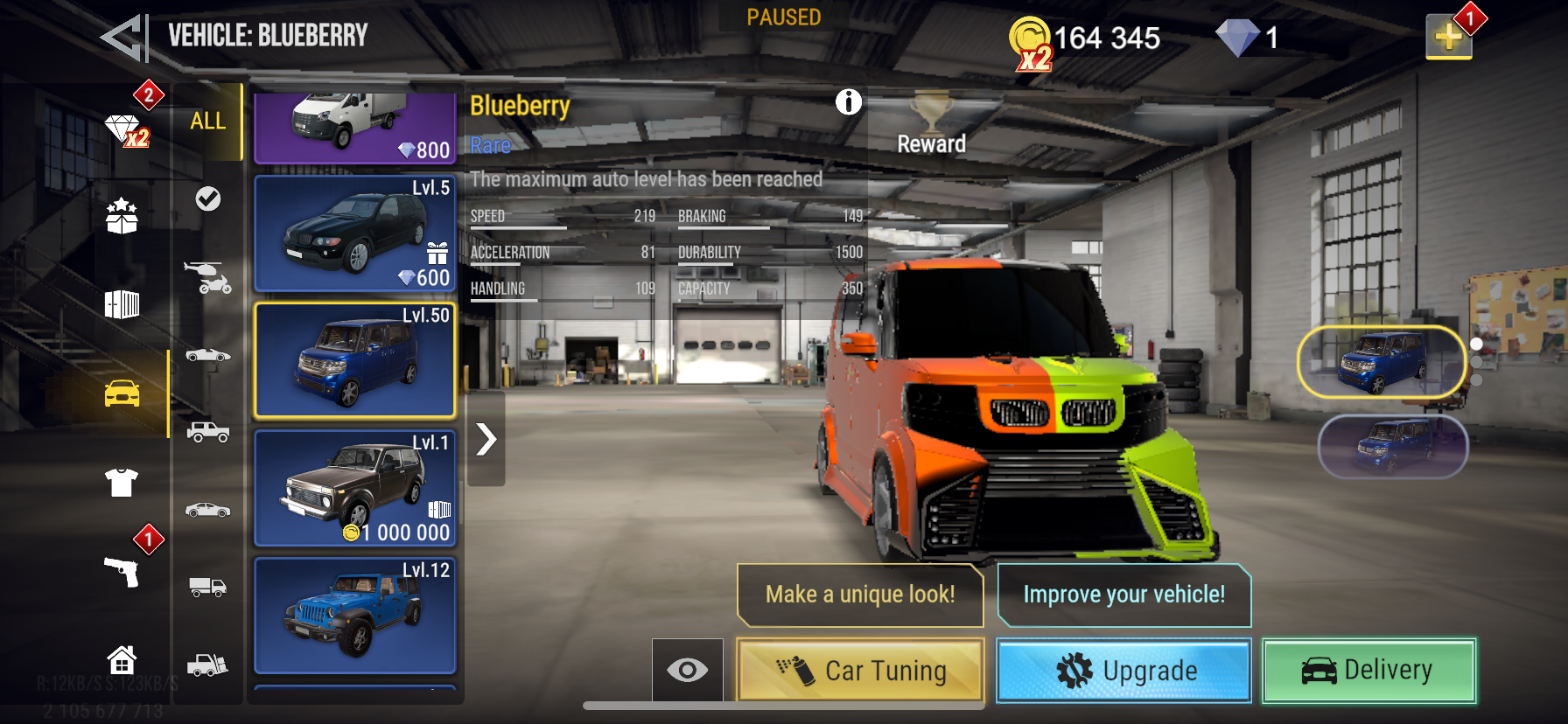The image size is (1568, 724).
Task: Filter vehicles using the delivery truck icon
Action: tap(207, 588)
